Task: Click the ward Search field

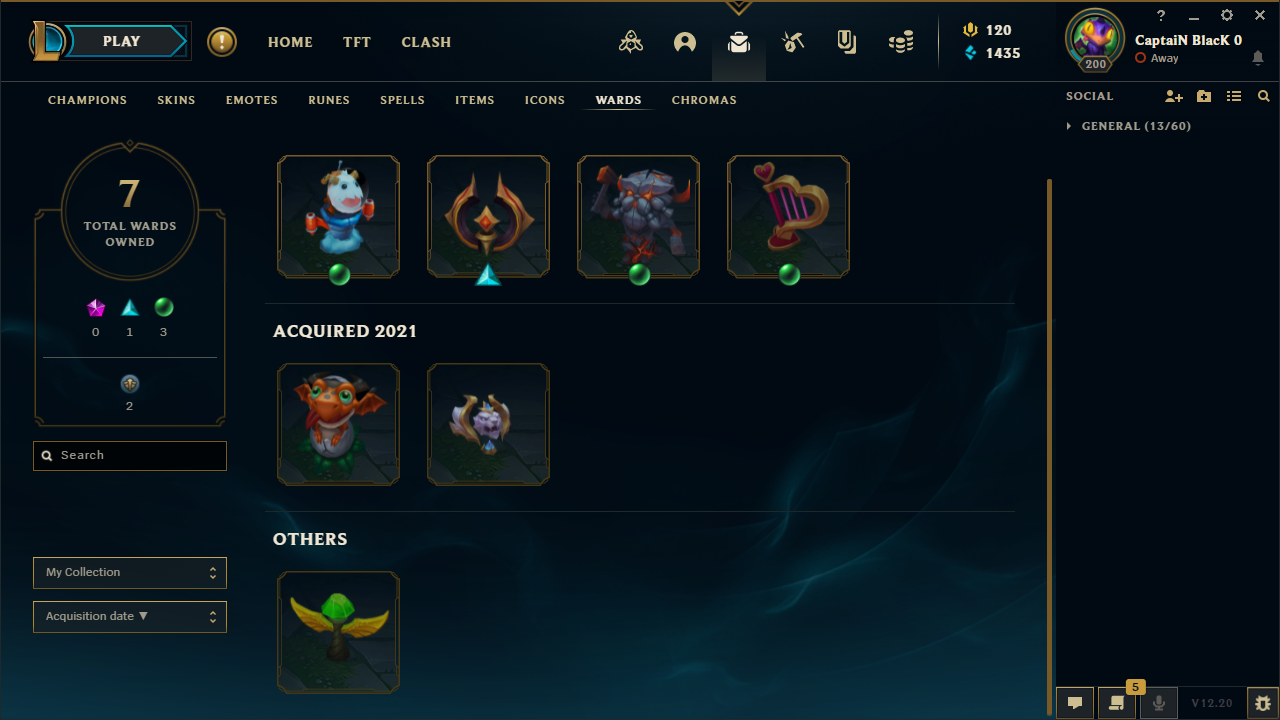Action: pyautogui.click(x=130, y=456)
